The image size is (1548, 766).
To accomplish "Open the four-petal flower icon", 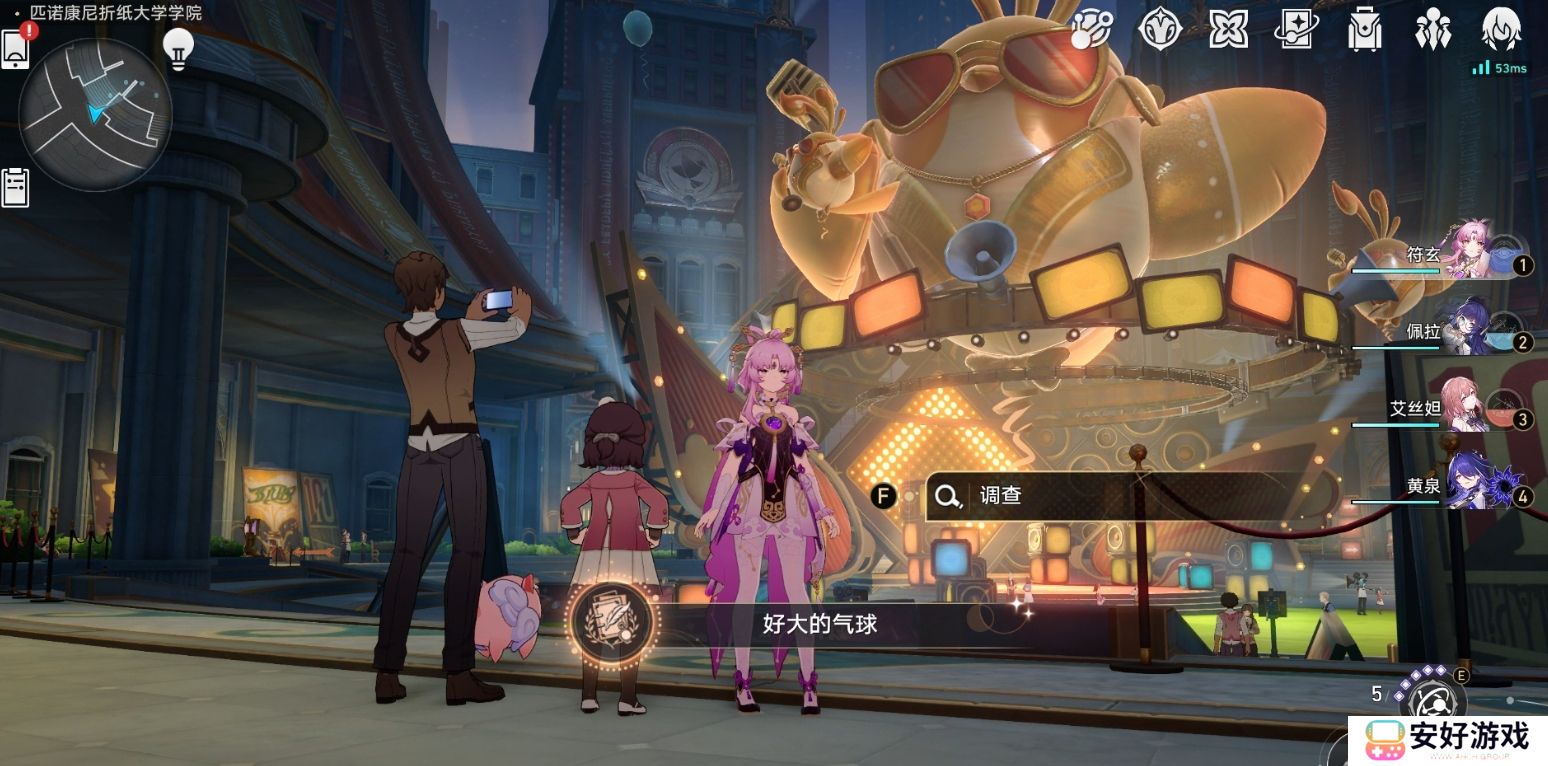I will tap(1228, 29).
